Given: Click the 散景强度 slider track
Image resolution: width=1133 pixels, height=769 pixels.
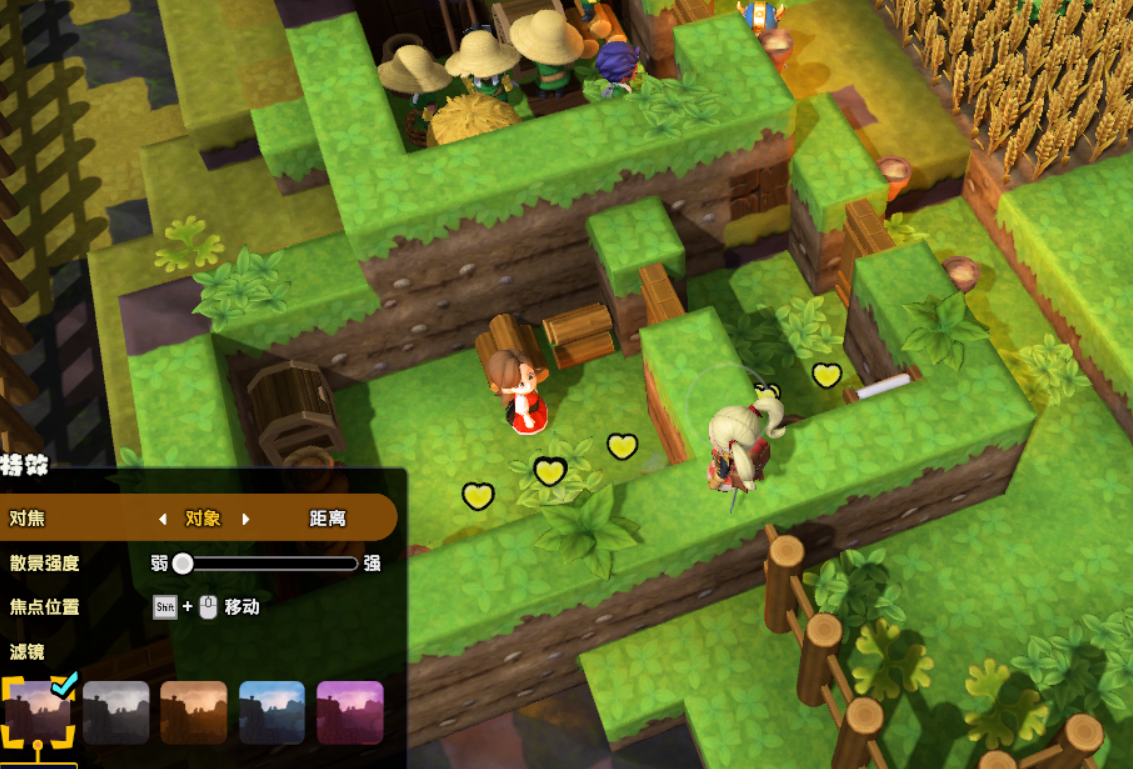Looking at the screenshot, I should [x=268, y=564].
